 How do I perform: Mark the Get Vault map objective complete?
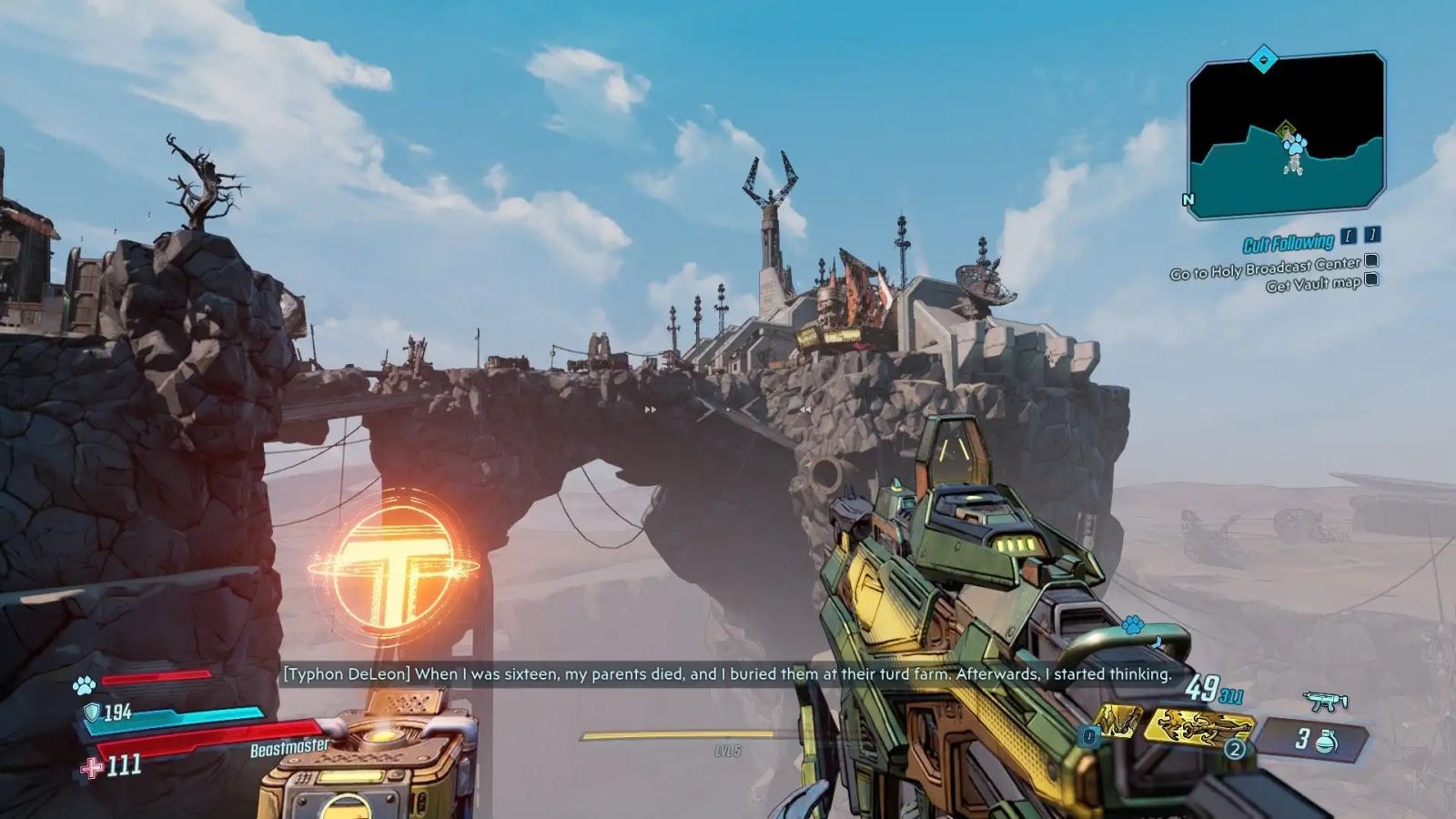click(1371, 280)
